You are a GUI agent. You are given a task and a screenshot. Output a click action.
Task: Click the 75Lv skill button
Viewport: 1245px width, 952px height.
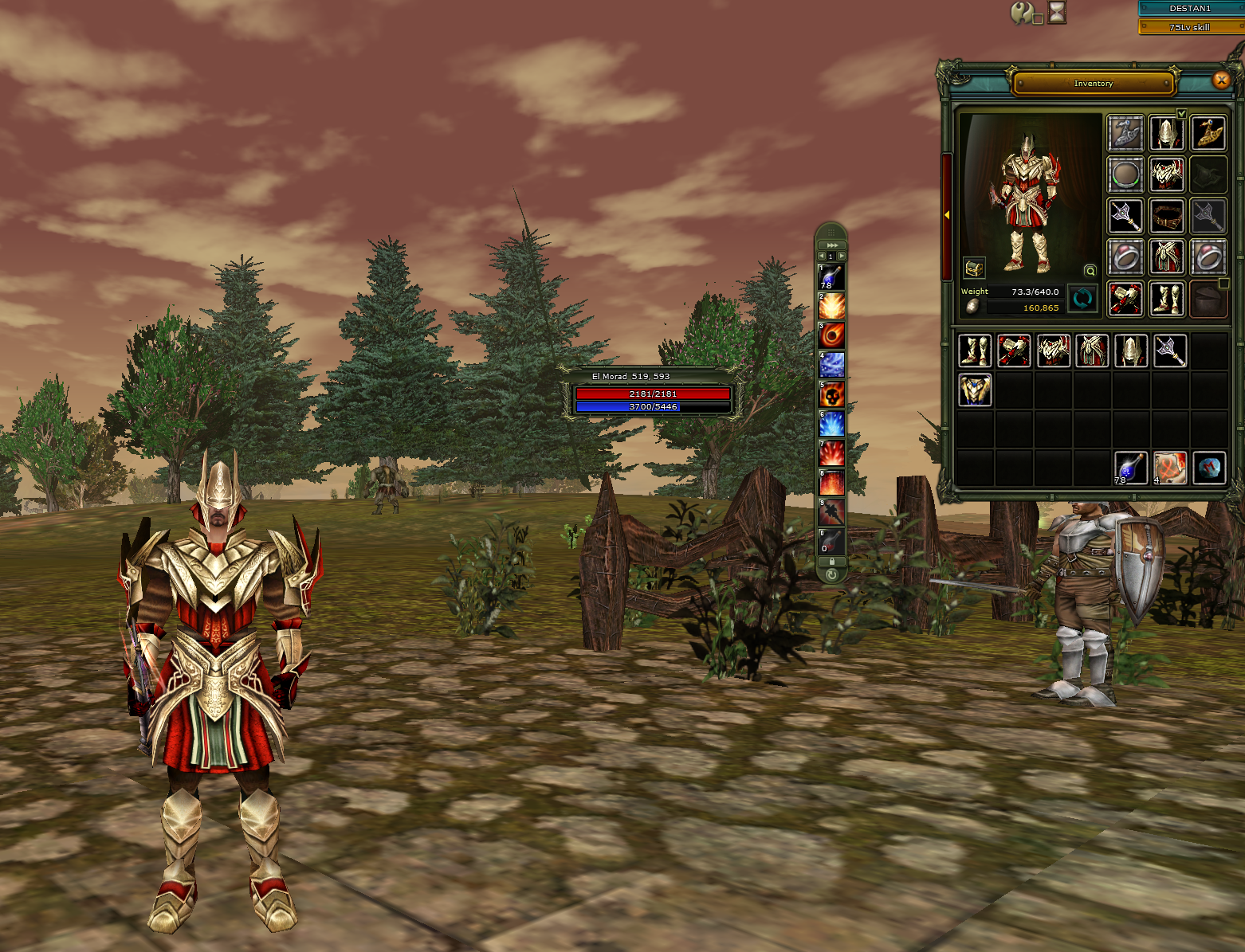pos(1189,27)
